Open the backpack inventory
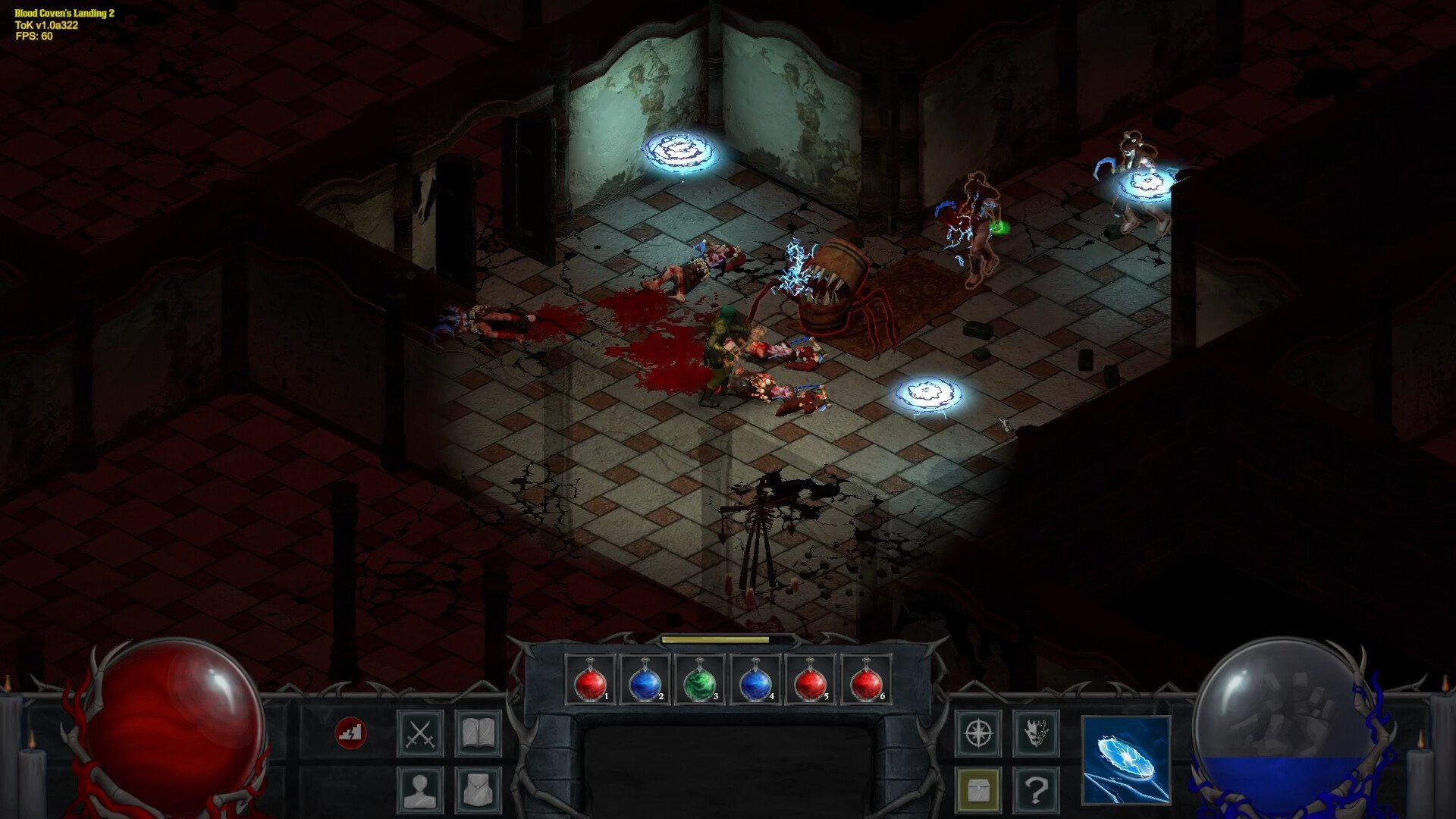The width and height of the screenshot is (1456, 819). click(x=478, y=789)
